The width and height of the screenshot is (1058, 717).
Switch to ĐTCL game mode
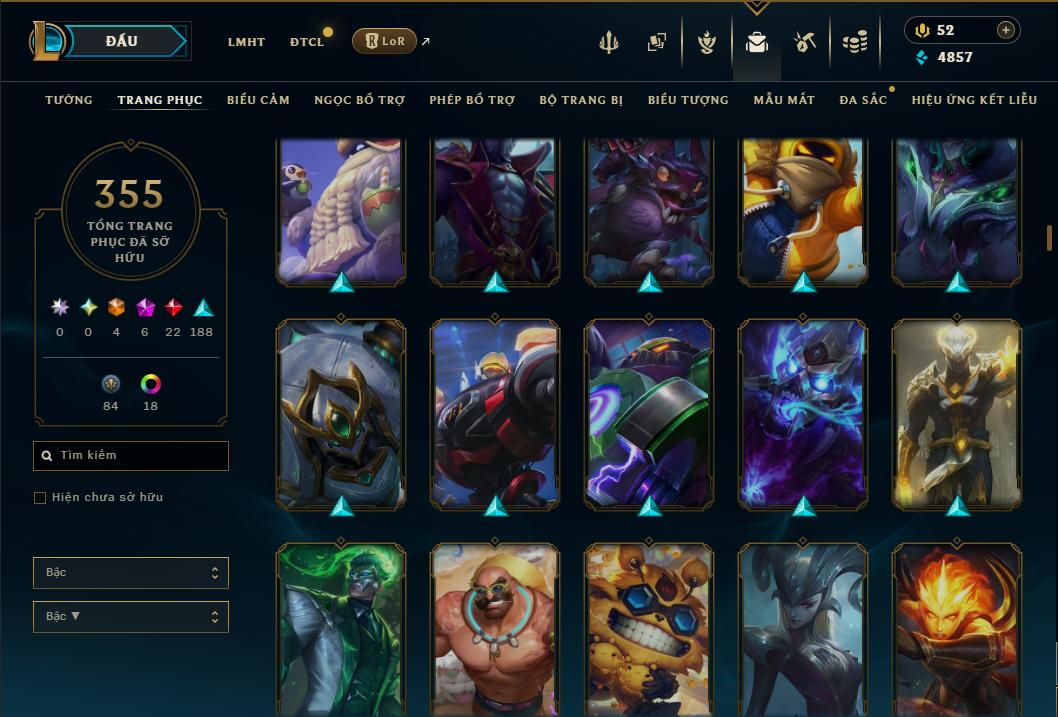307,42
